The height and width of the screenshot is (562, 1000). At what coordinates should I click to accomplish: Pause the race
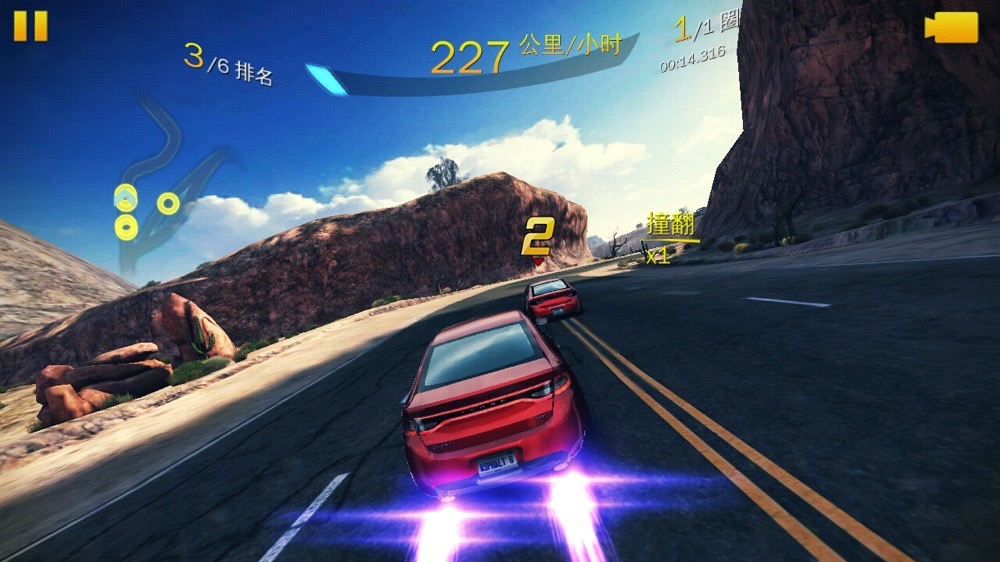[30, 26]
